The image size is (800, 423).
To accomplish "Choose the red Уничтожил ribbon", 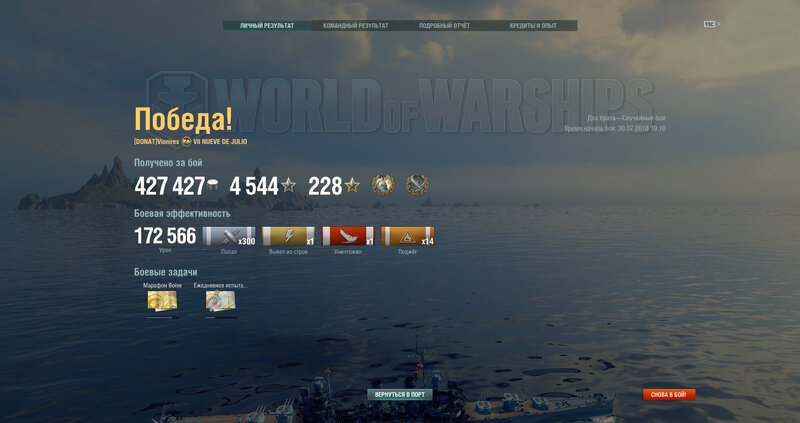I will [348, 237].
